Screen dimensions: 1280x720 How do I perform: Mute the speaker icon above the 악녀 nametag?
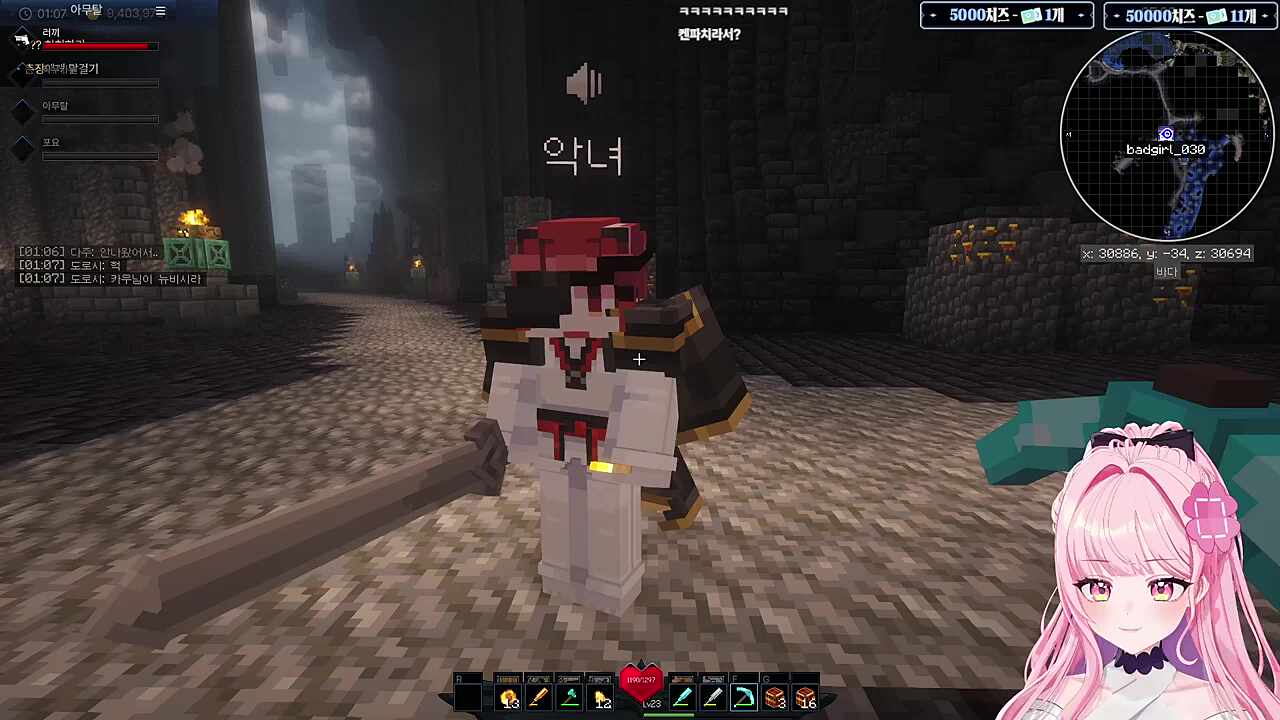click(583, 85)
